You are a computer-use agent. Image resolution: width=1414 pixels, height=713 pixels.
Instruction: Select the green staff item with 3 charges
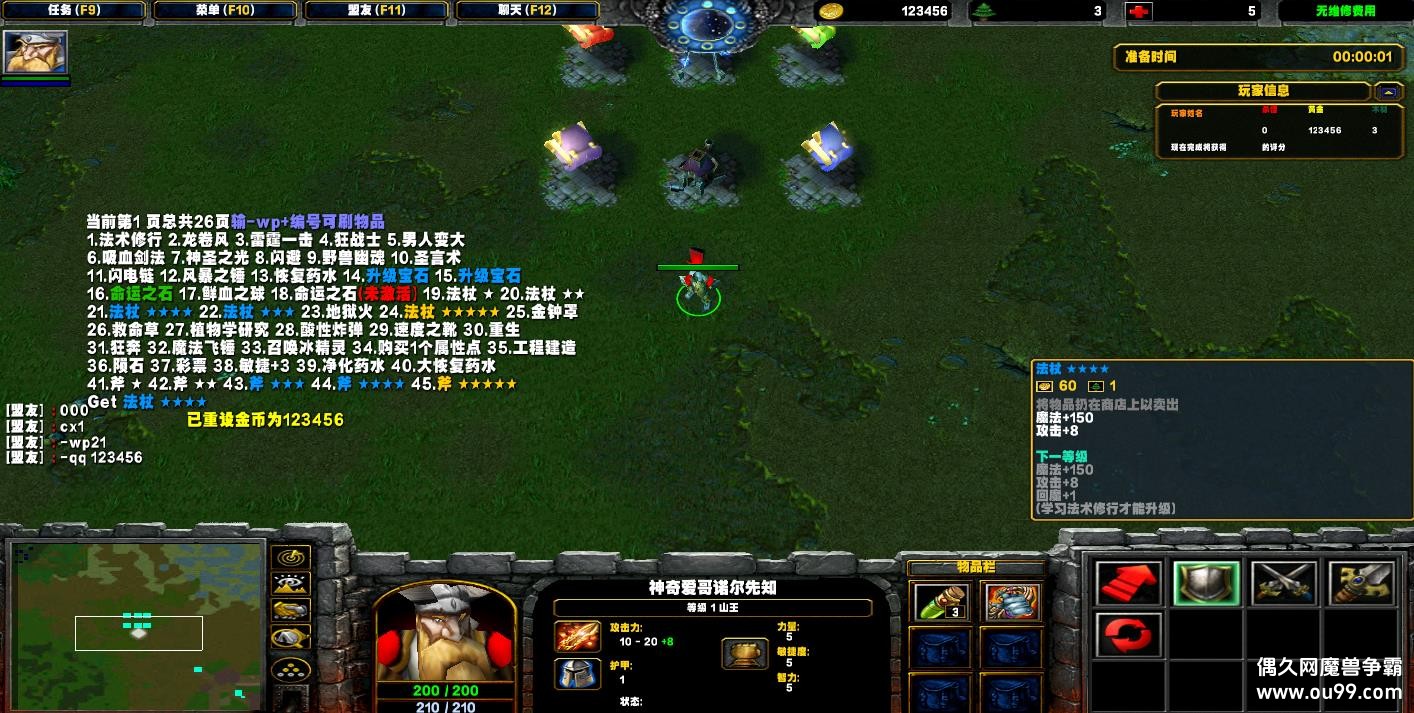pos(941,601)
